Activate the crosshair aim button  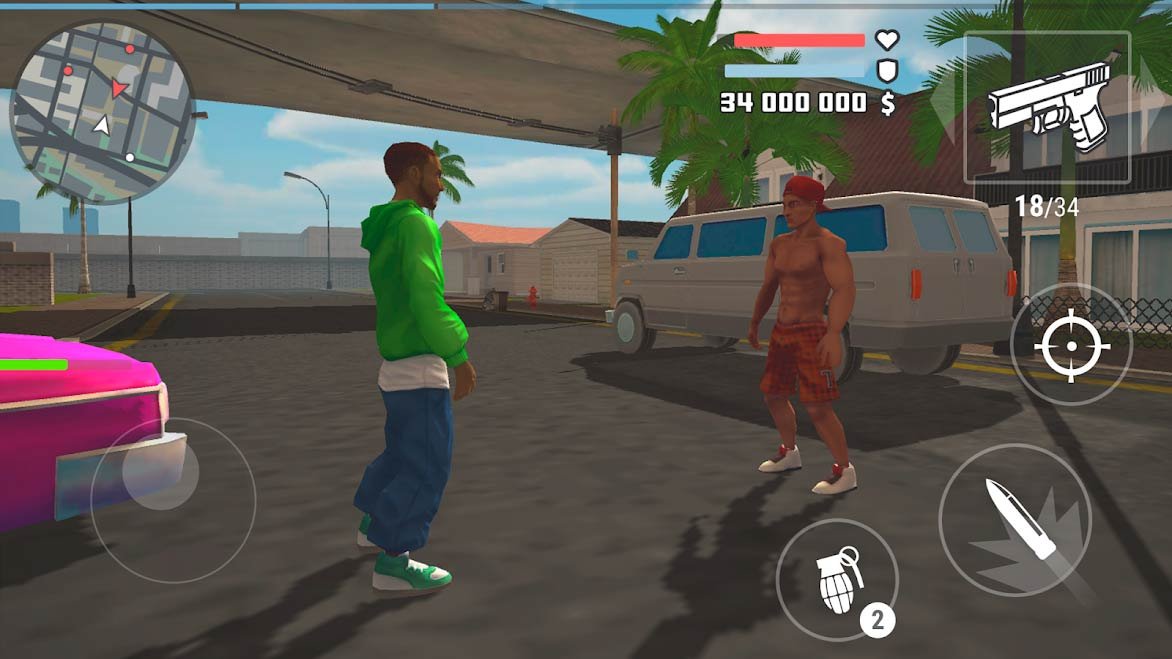click(x=1071, y=346)
